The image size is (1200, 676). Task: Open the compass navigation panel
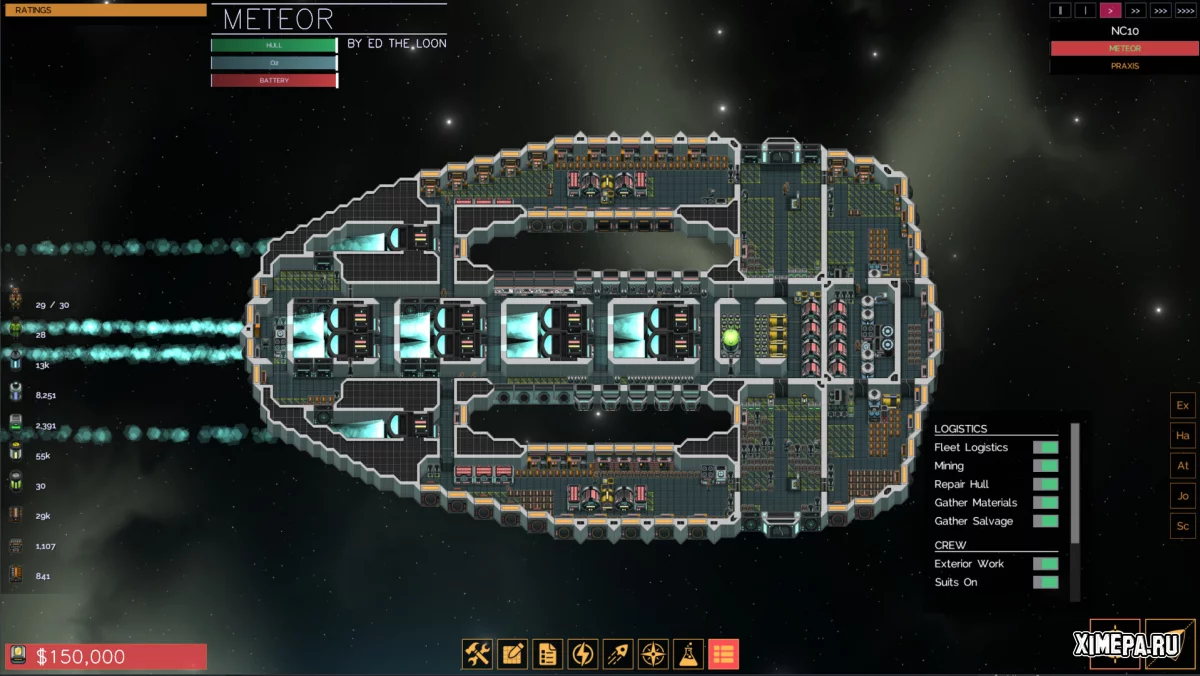[x=653, y=654]
